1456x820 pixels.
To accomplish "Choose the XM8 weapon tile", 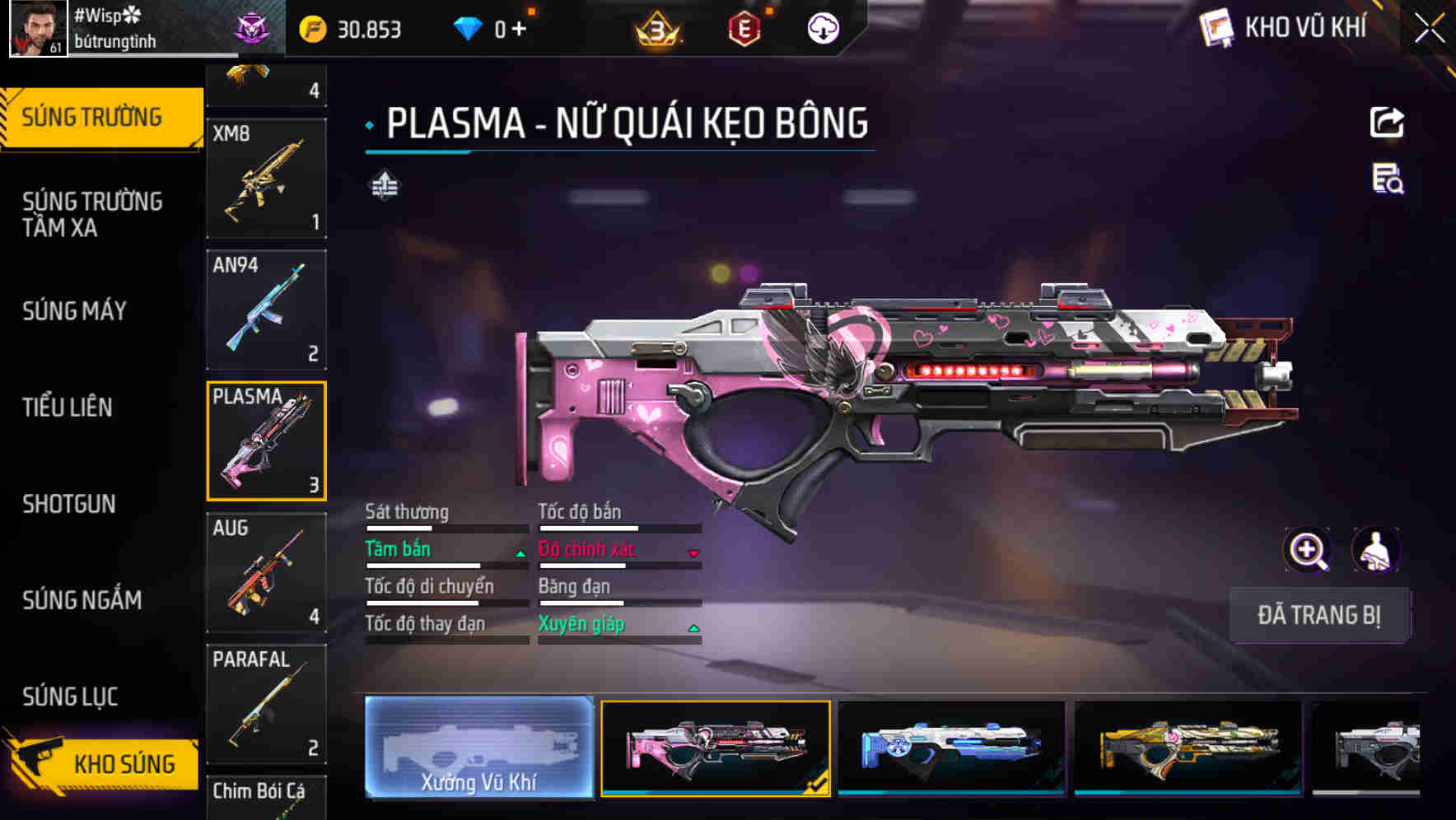I will tap(266, 179).
